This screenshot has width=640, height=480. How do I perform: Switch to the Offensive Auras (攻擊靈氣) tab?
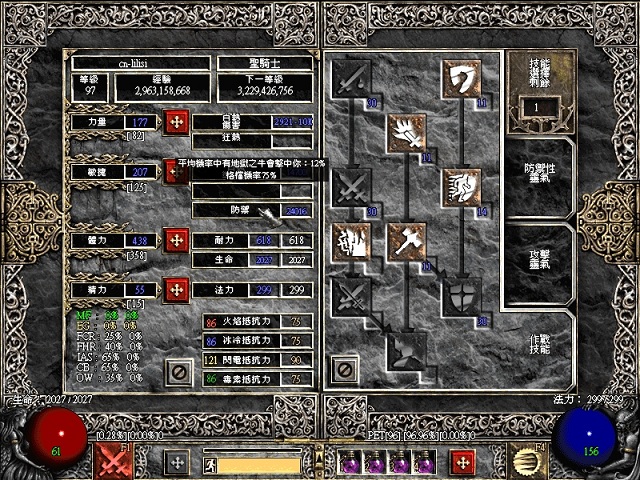point(540,255)
